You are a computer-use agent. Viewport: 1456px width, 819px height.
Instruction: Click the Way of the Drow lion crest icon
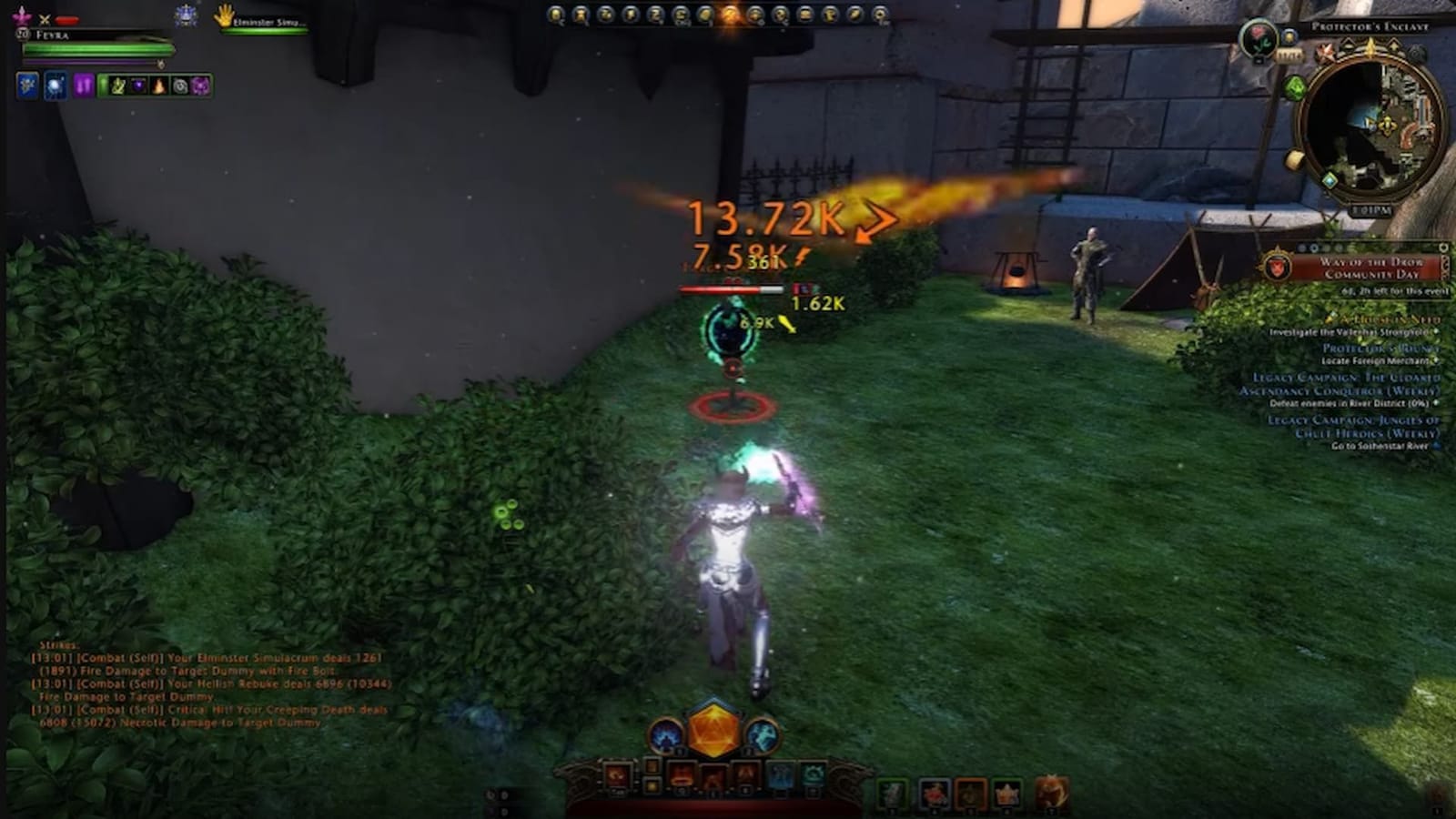point(1277,267)
